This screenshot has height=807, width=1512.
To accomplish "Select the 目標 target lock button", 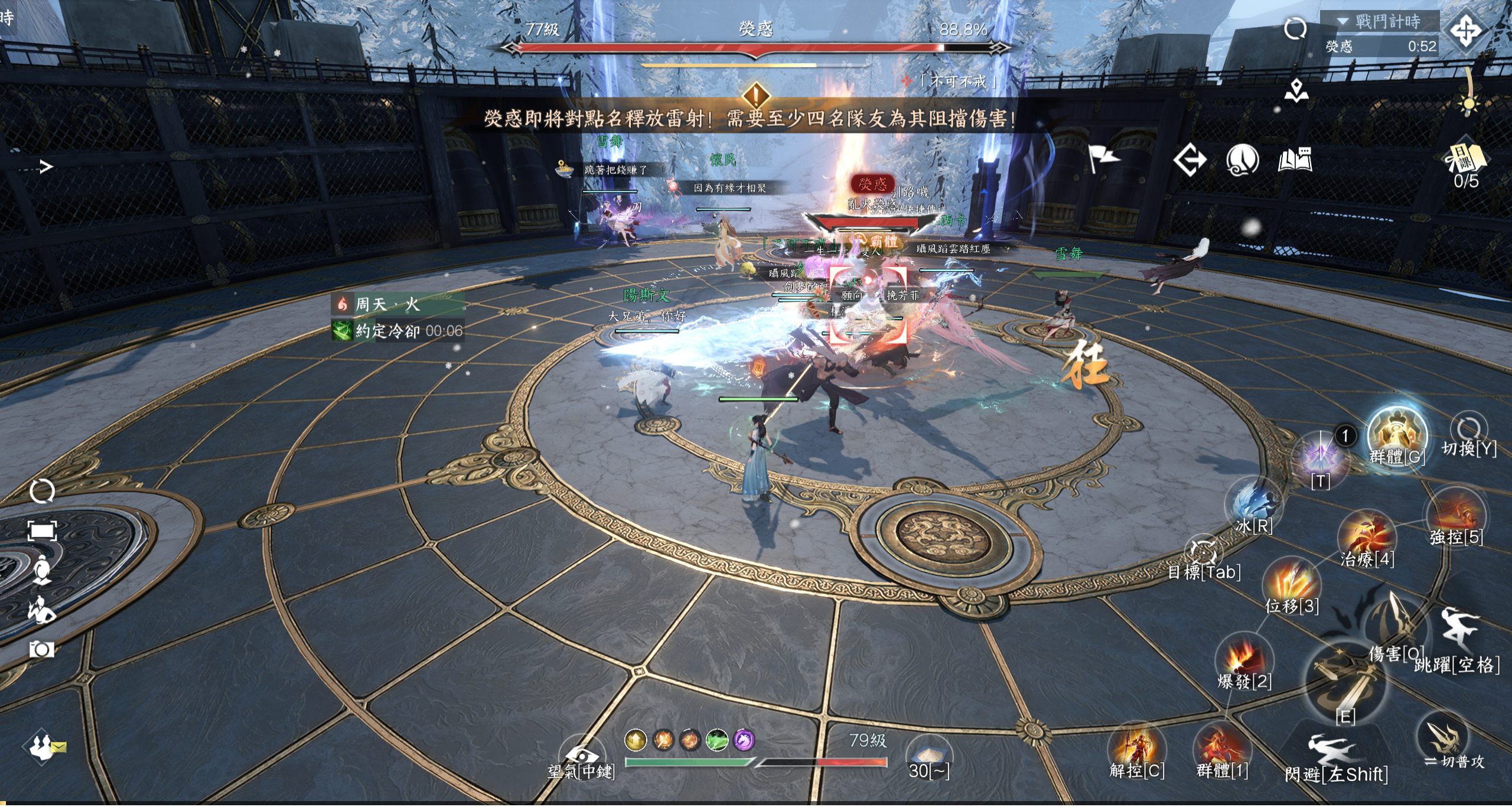I will pyautogui.click(x=1203, y=553).
